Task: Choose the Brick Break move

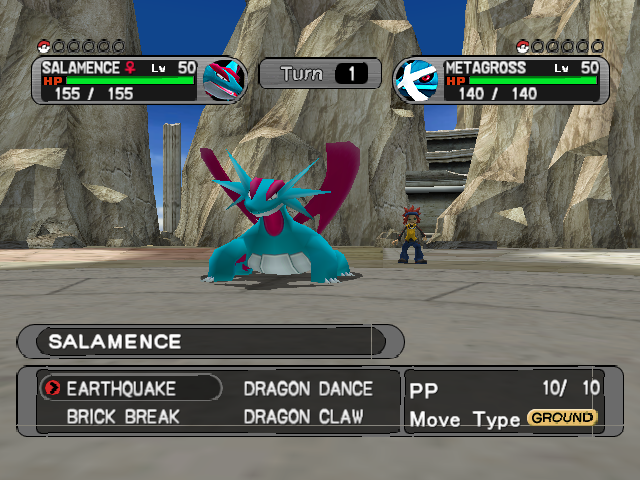Action: pyautogui.click(x=122, y=416)
